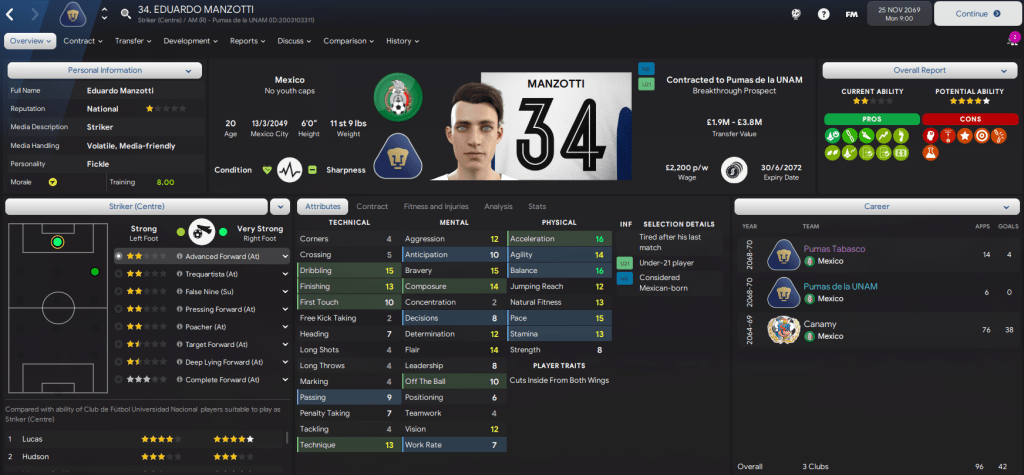Open the Comparison menu
The width and height of the screenshot is (1024, 475).
point(348,41)
